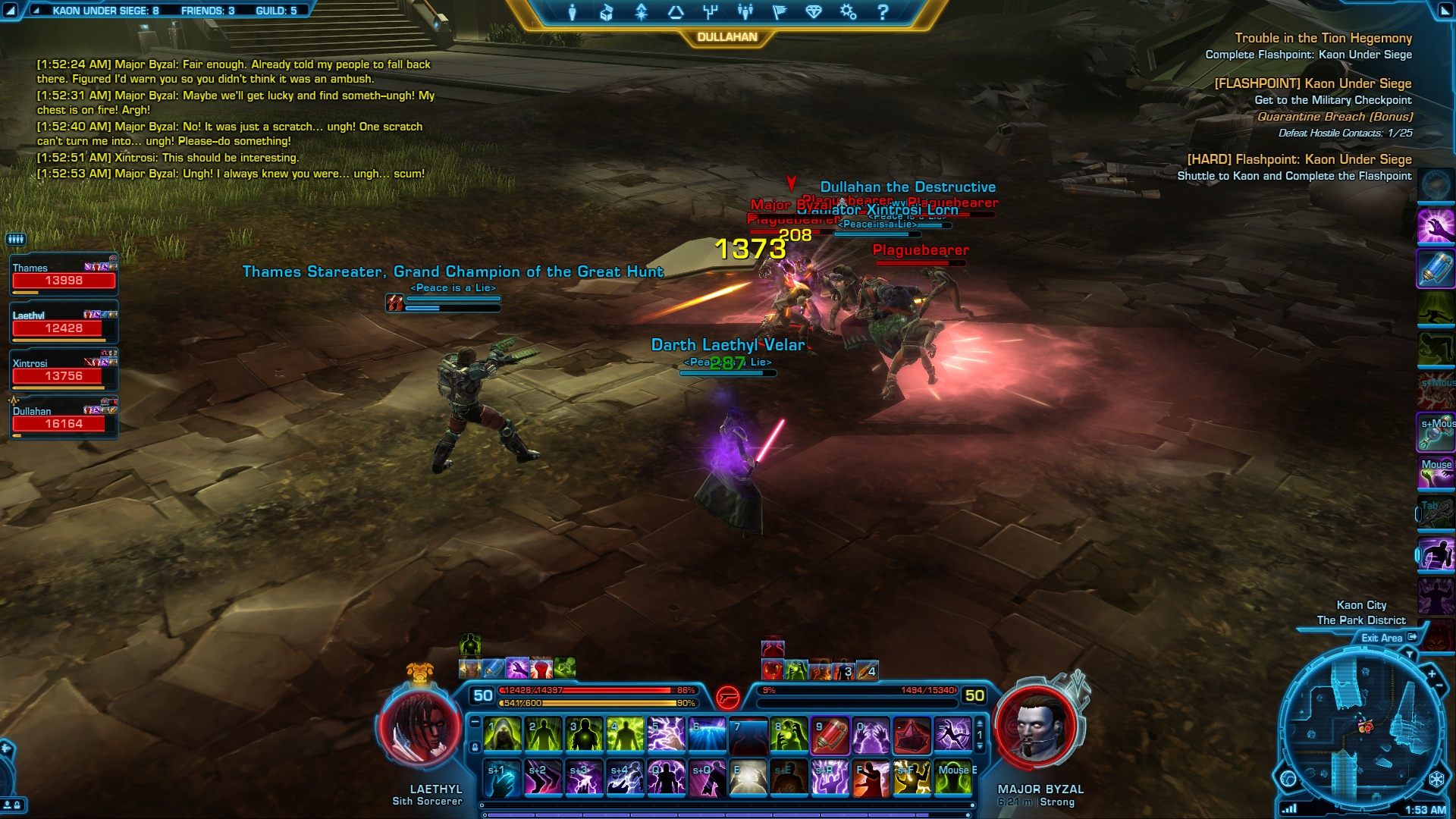Select Dullahan party frame
This screenshot has height=819, width=1456.
point(64,418)
